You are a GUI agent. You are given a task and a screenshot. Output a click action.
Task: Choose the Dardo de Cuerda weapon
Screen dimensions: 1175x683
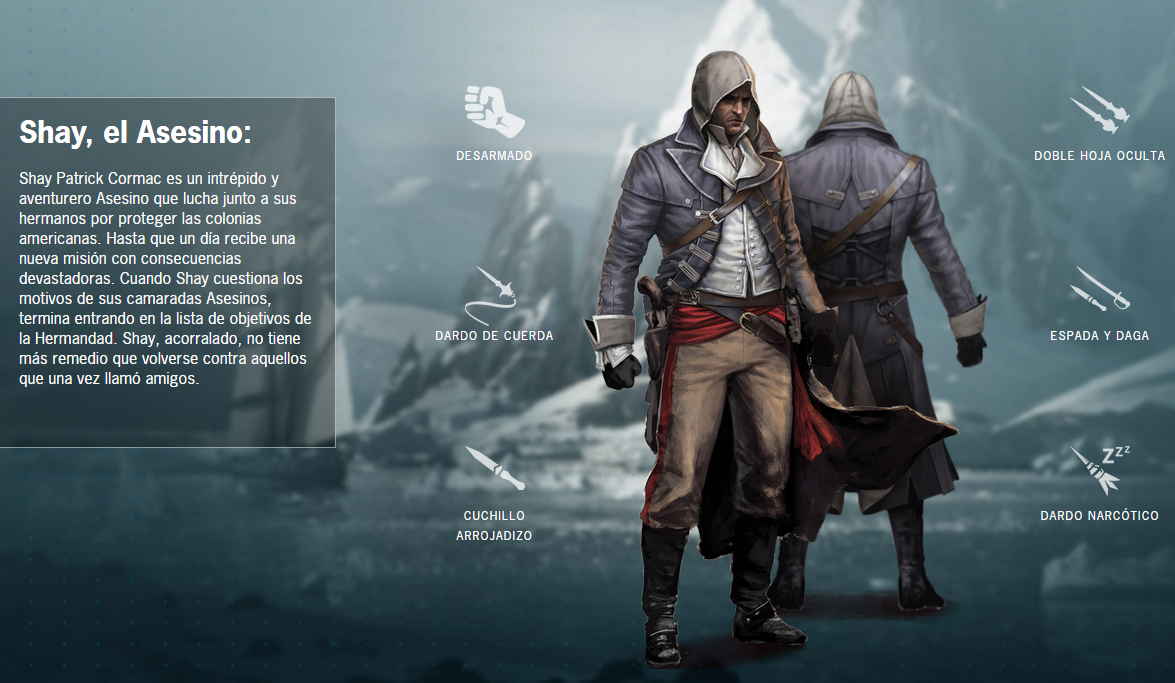click(x=494, y=292)
